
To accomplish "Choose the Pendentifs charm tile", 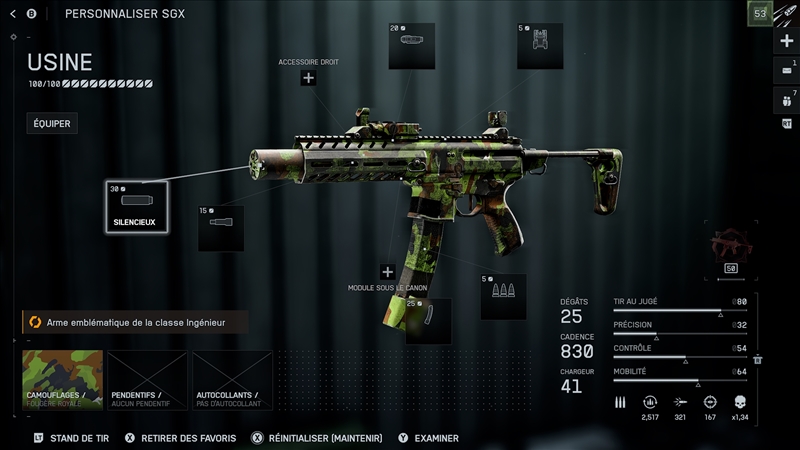I will click(x=147, y=380).
